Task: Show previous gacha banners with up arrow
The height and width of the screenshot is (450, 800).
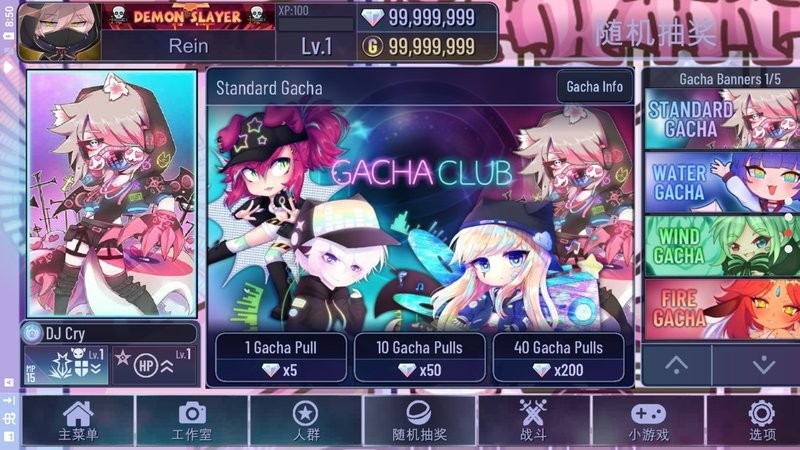Action: 677,365
